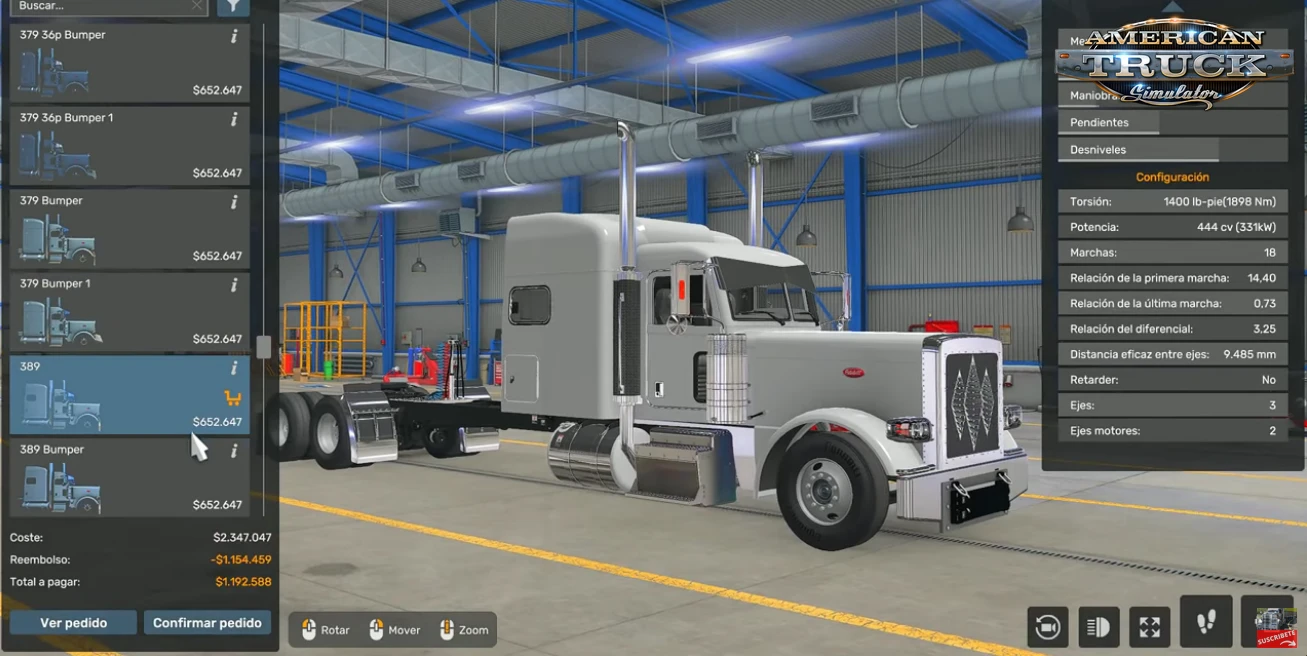Choose the 379 36p Bumper 1 option
Screen dimensions: 1307x656
(x=129, y=145)
